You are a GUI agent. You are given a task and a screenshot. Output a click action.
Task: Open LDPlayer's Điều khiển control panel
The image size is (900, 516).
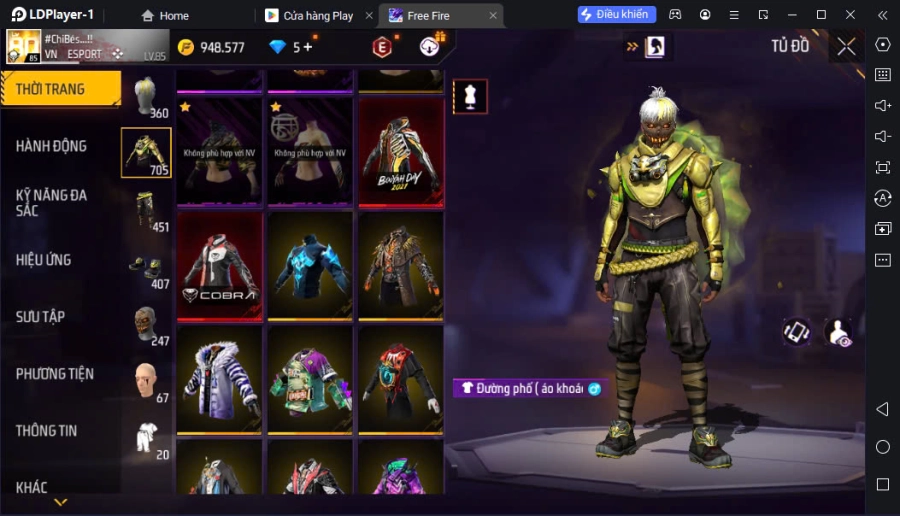tap(617, 15)
